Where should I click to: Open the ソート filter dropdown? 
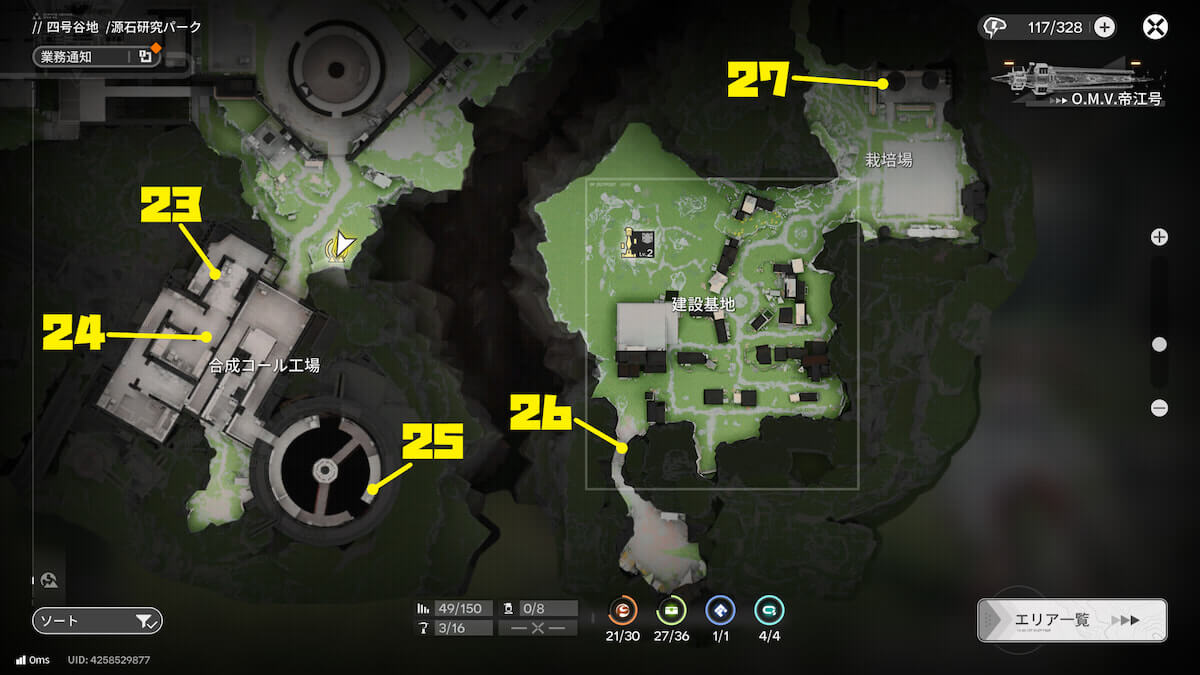coord(97,621)
